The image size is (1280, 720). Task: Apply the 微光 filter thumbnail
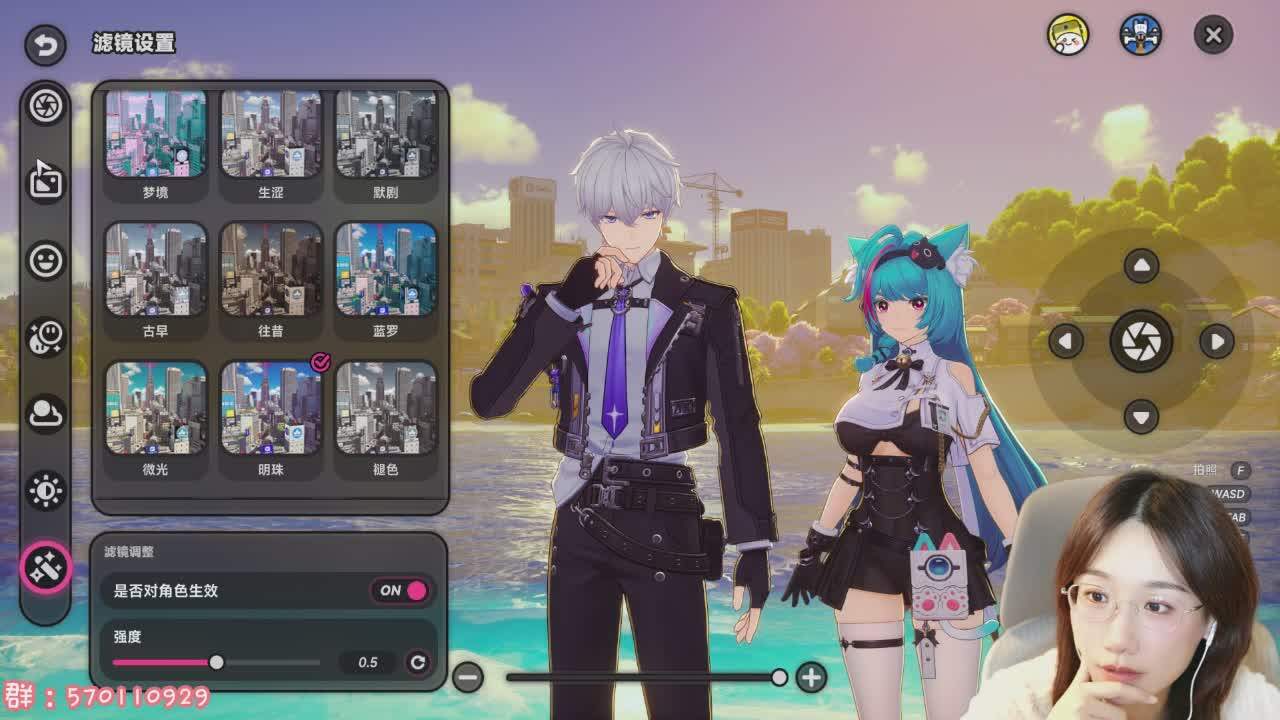point(156,408)
